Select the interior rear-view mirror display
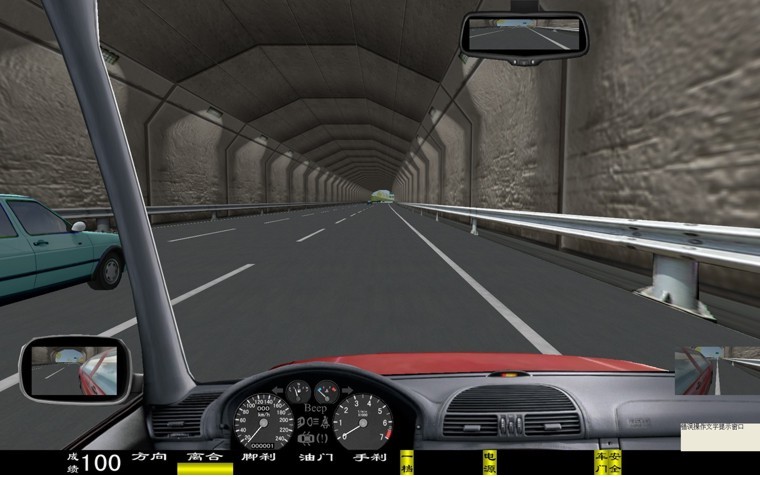Viewport: 760px width, 477px height. (x=523, y=36)
